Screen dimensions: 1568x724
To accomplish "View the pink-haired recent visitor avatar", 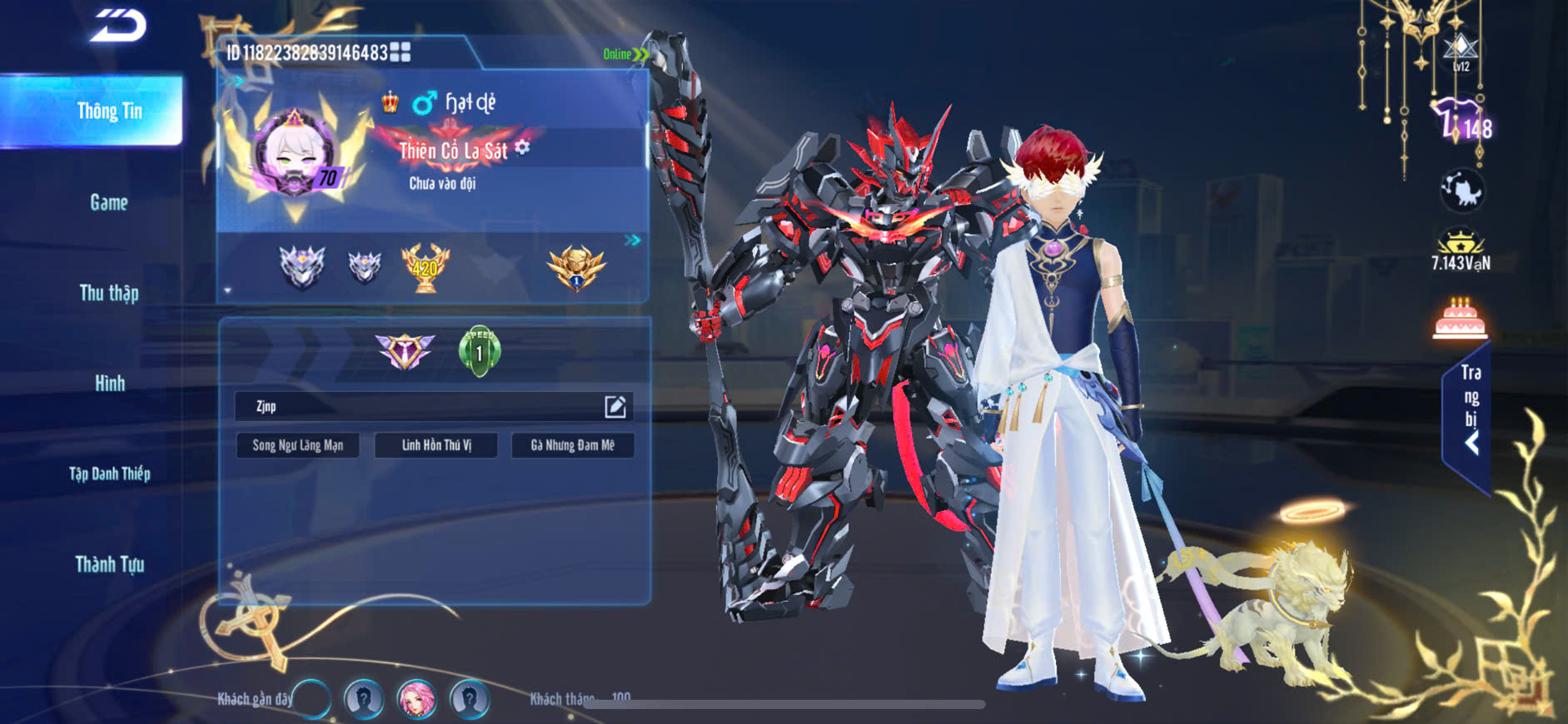I will [x=416, y=698].
